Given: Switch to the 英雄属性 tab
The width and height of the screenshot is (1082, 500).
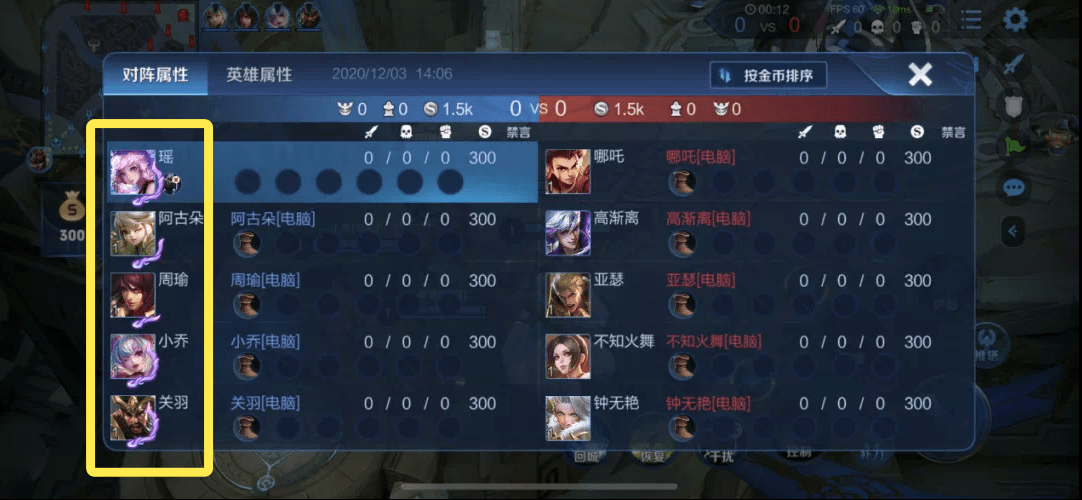Looking at the screenshot, I should tap(259, 75).
